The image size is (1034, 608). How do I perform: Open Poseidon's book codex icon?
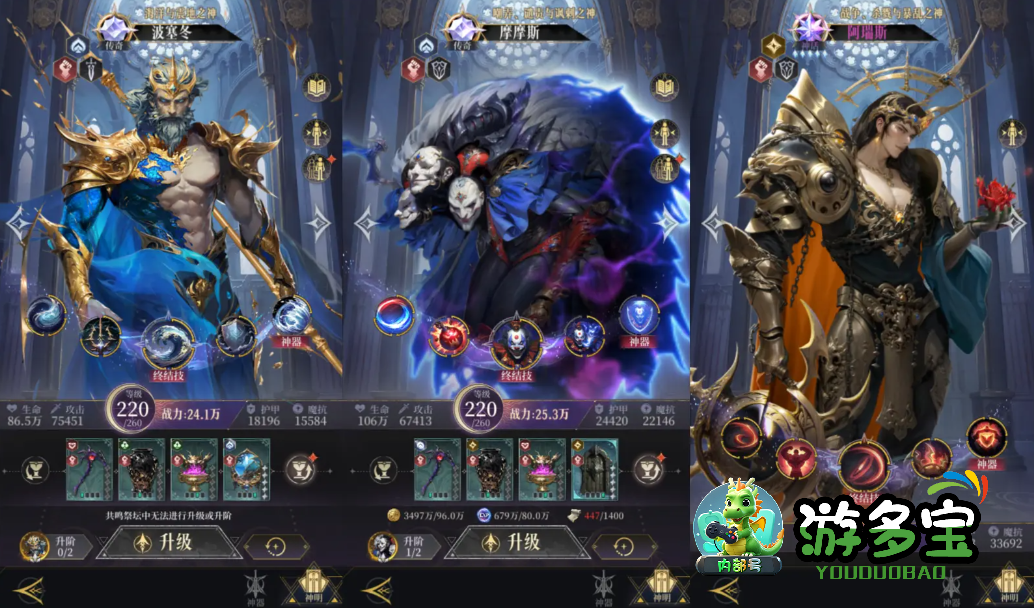pyautogui.click(x=318, y=87)
